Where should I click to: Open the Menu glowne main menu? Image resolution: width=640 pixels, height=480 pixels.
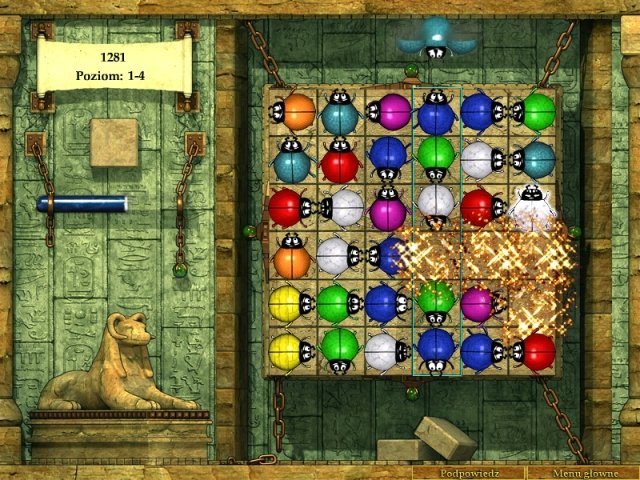(x=583, y=472)
